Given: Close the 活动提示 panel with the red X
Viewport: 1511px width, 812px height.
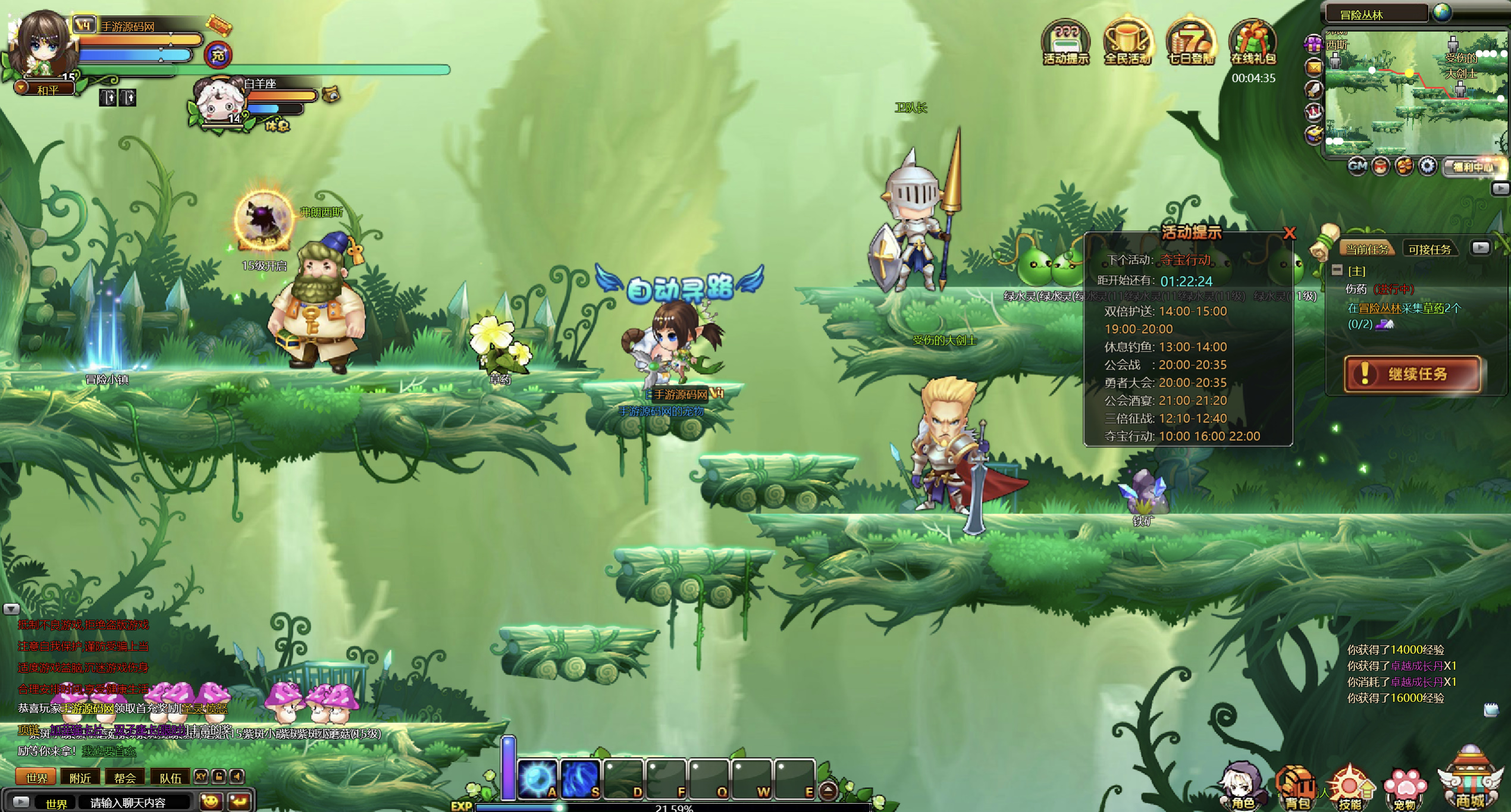Looking at the screenshot, I should (x=1289, y=233).
